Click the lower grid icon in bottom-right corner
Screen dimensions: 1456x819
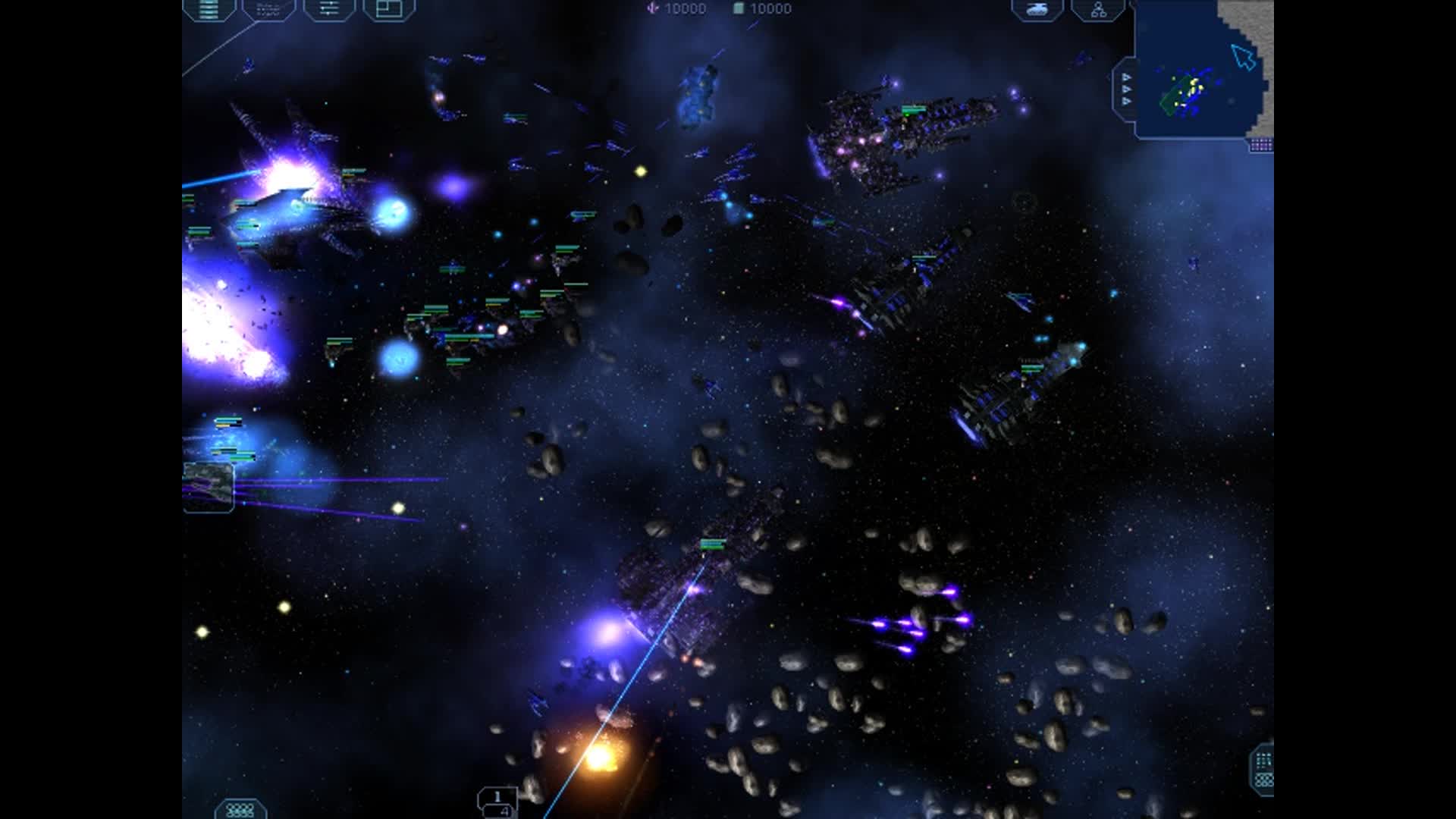point(1265,780)
